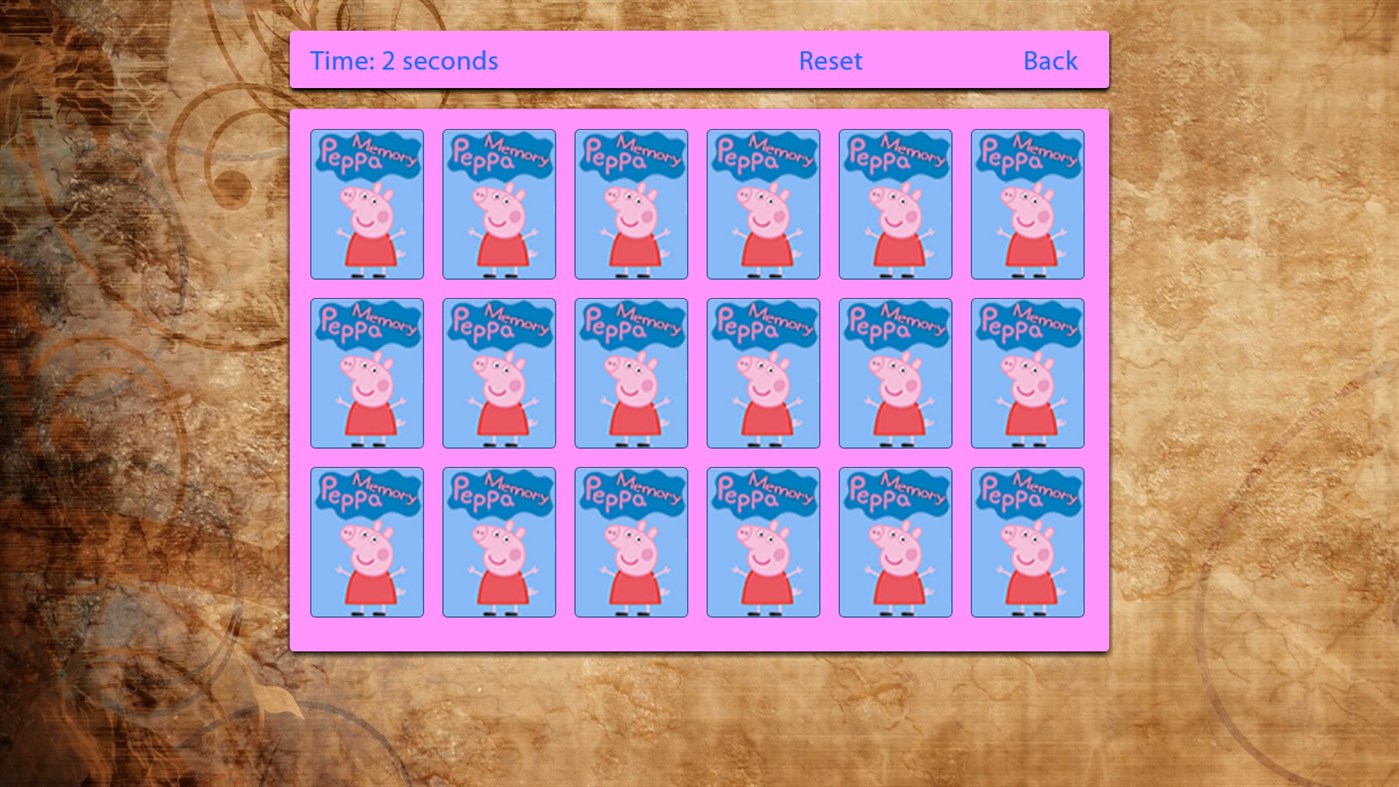The image size is (1399, 787).
Task: Flip the fifth card in the top row
Action: pyautogui.click(x=895, y=203)
